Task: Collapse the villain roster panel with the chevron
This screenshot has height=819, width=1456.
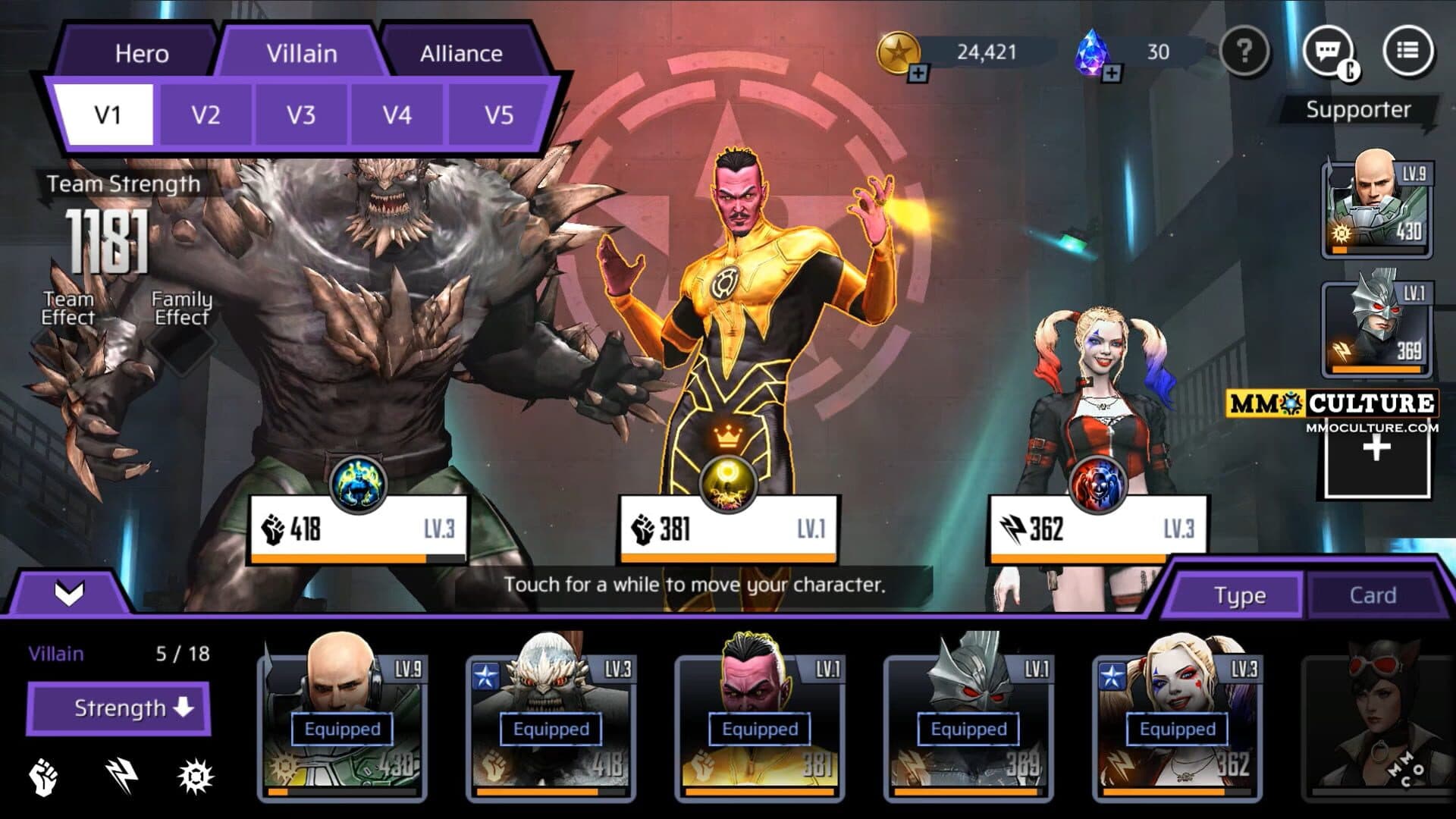Action: coord(69,593)
